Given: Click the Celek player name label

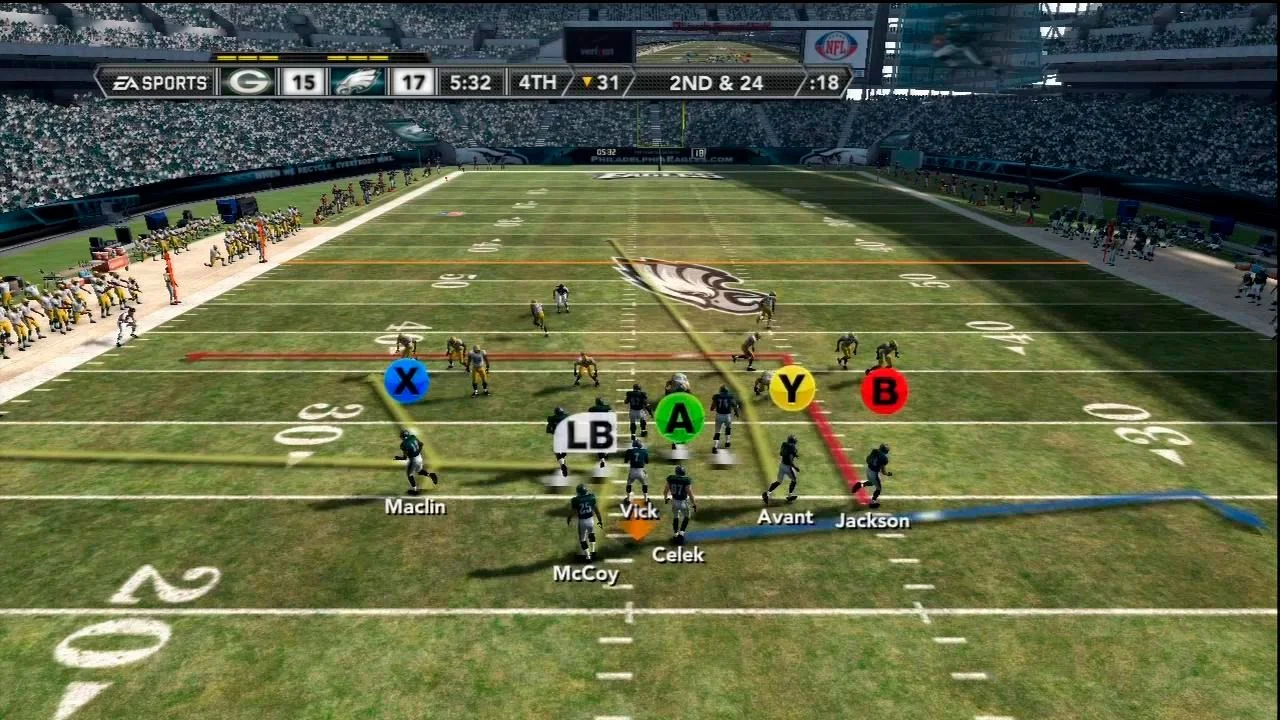Looking at the screenshot, I should point(678,553).
